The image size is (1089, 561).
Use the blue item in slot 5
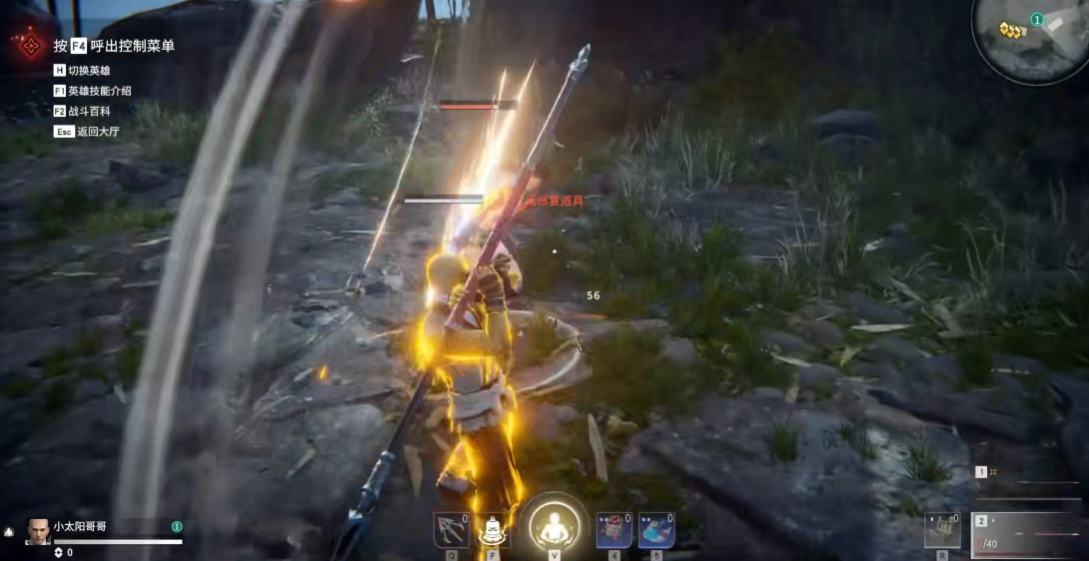pyautogui.click(x=656, y=530)
